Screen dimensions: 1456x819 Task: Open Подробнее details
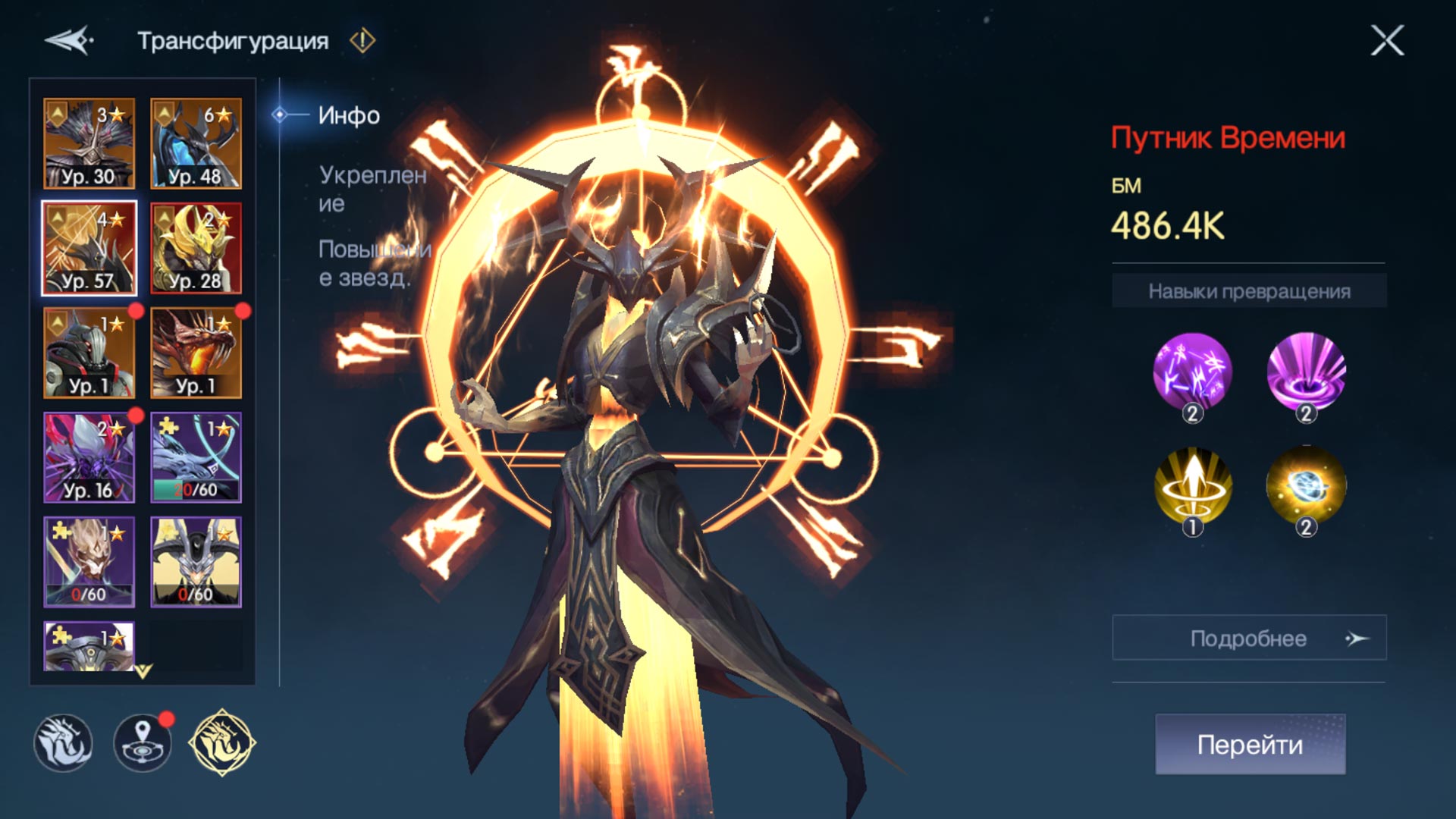coord(1249,638)
